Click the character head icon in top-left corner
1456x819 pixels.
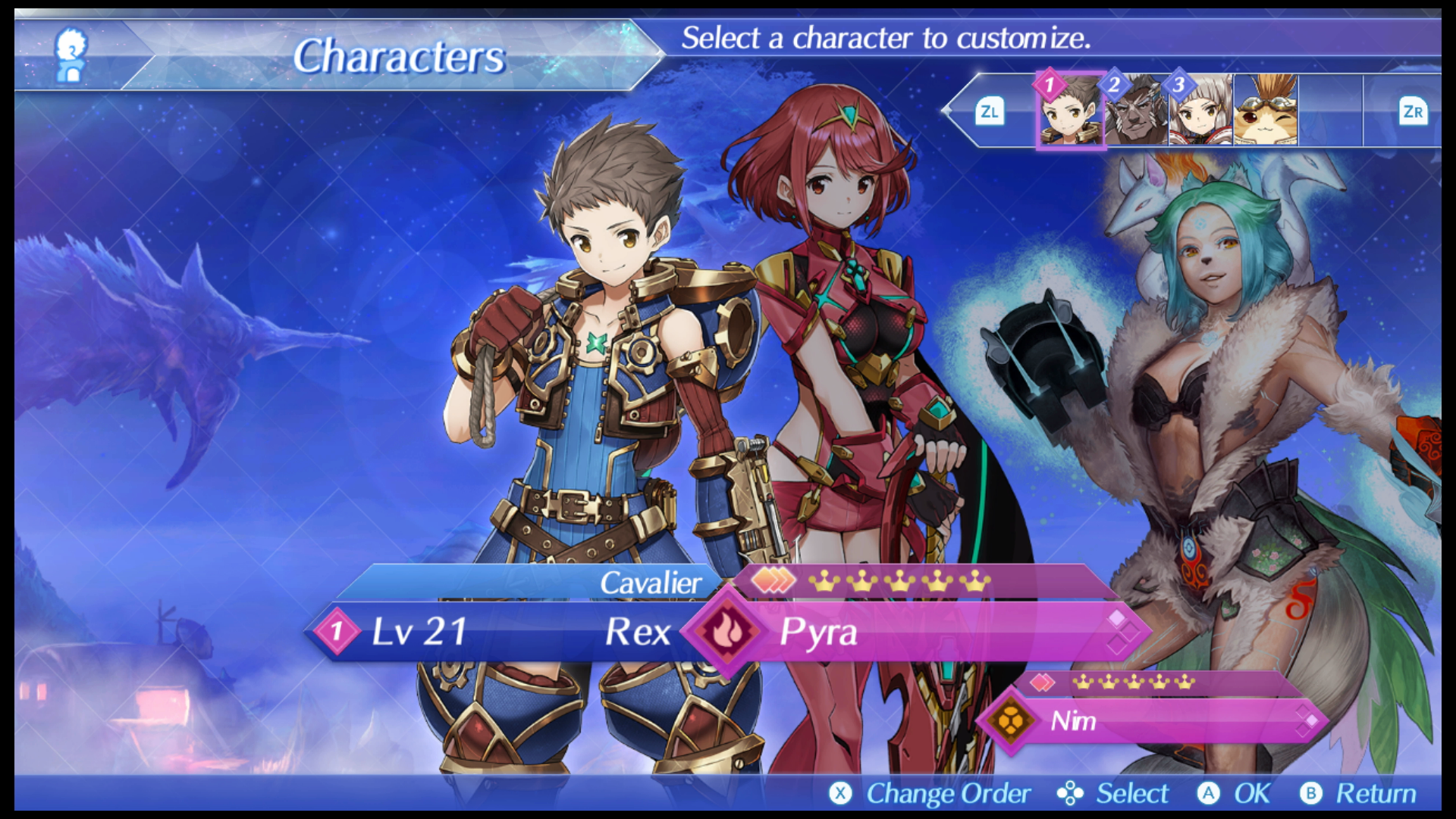69,55
